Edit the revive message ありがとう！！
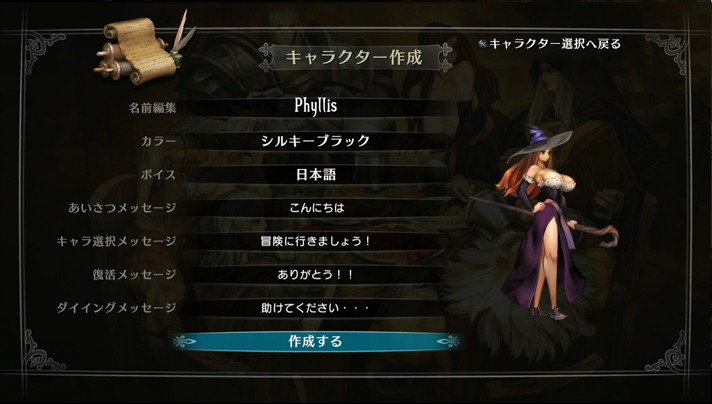This screenshot has width=712, height=404. tap(316, 274)
